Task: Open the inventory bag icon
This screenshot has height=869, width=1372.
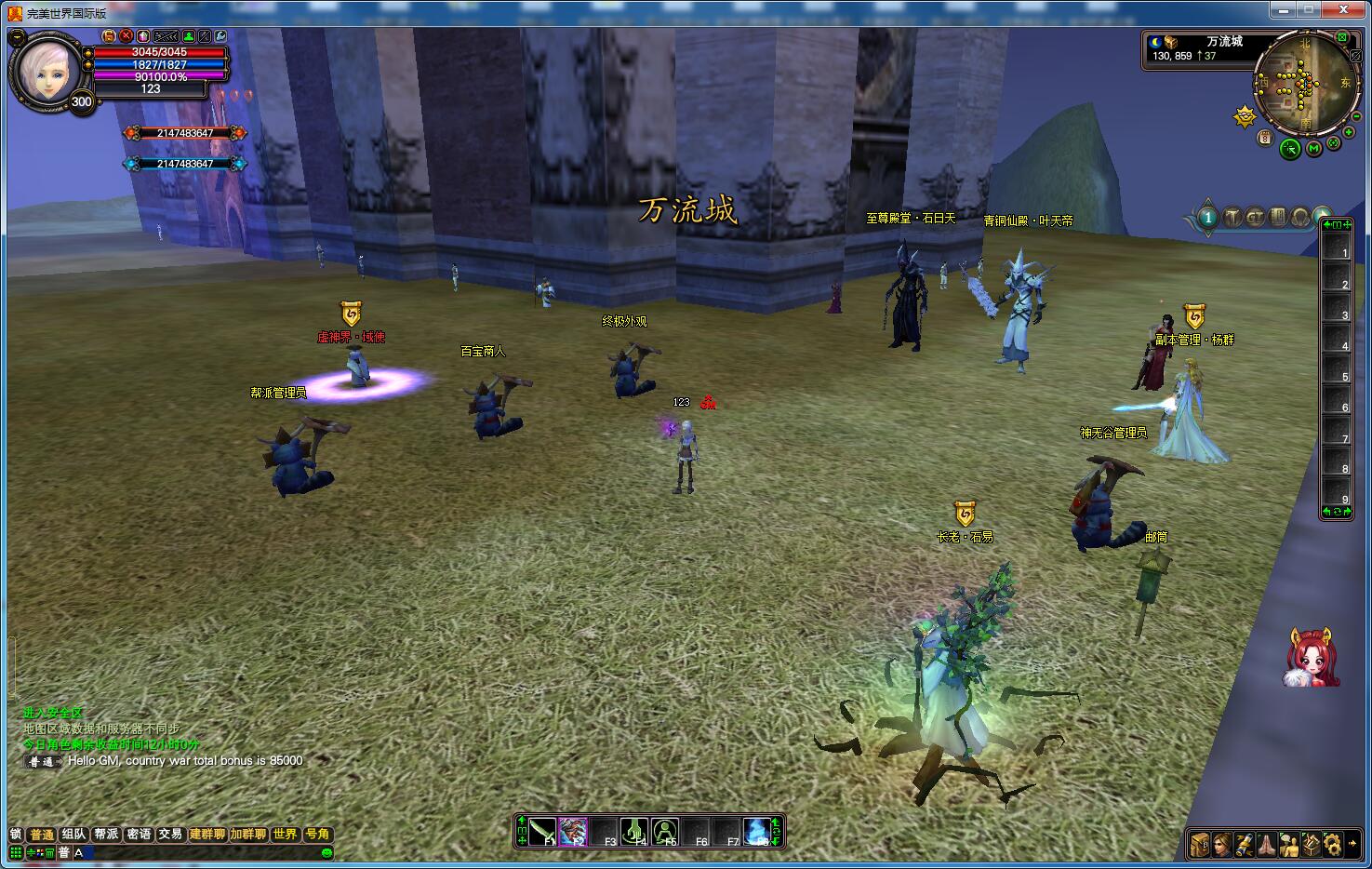Action: click(x=1200, y=844)
